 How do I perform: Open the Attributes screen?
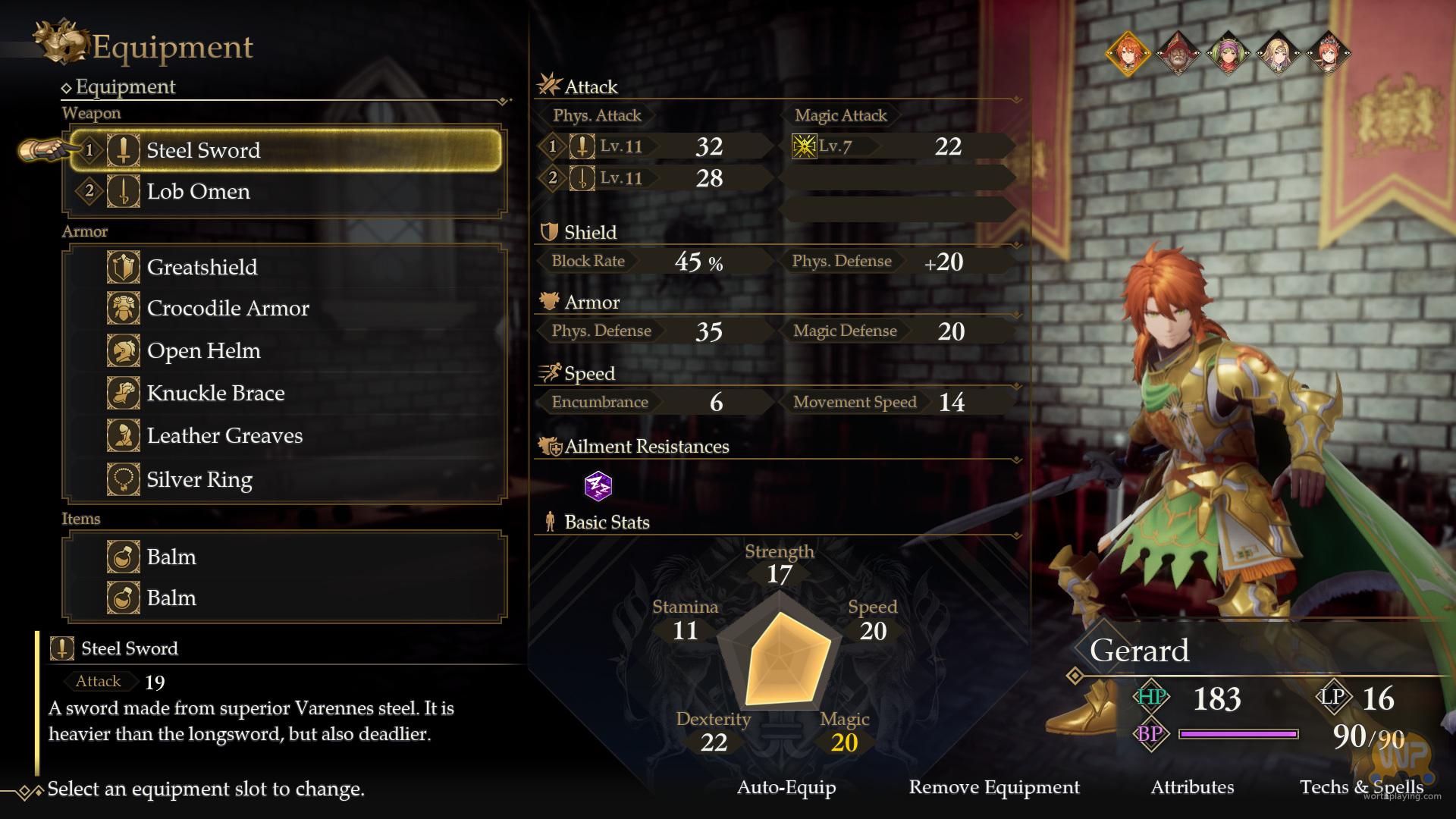coord(1192,788)
